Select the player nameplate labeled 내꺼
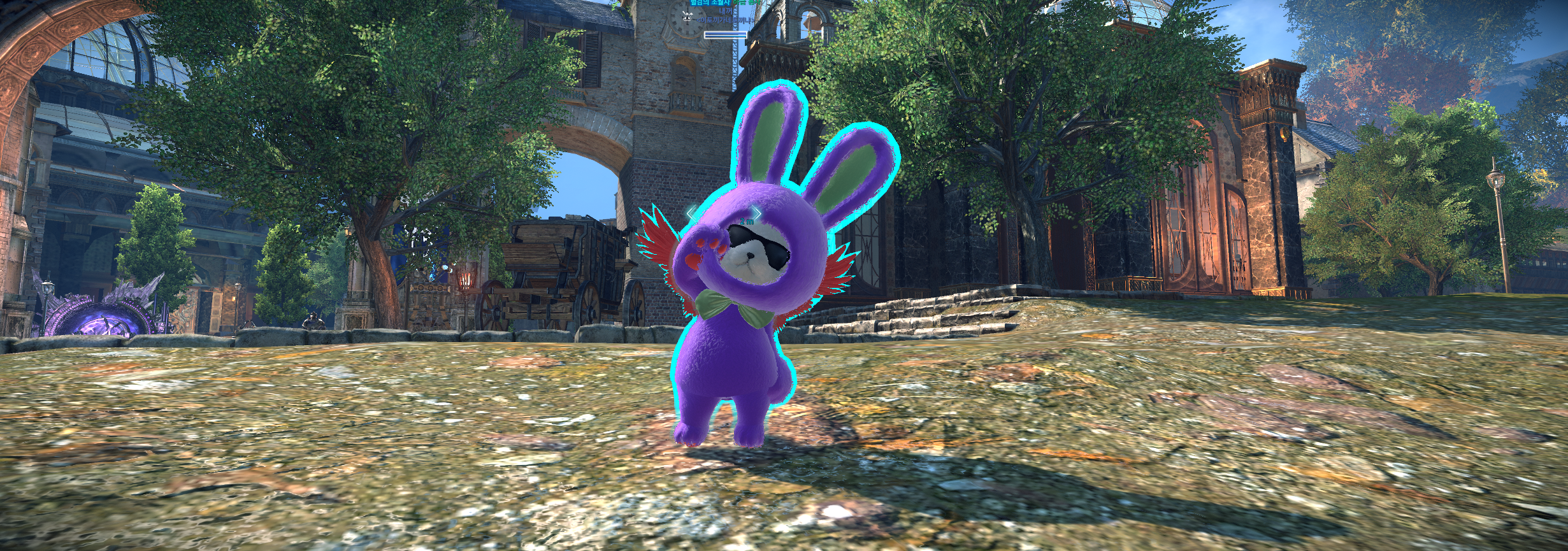1568x551 pixels. point(726,11)
